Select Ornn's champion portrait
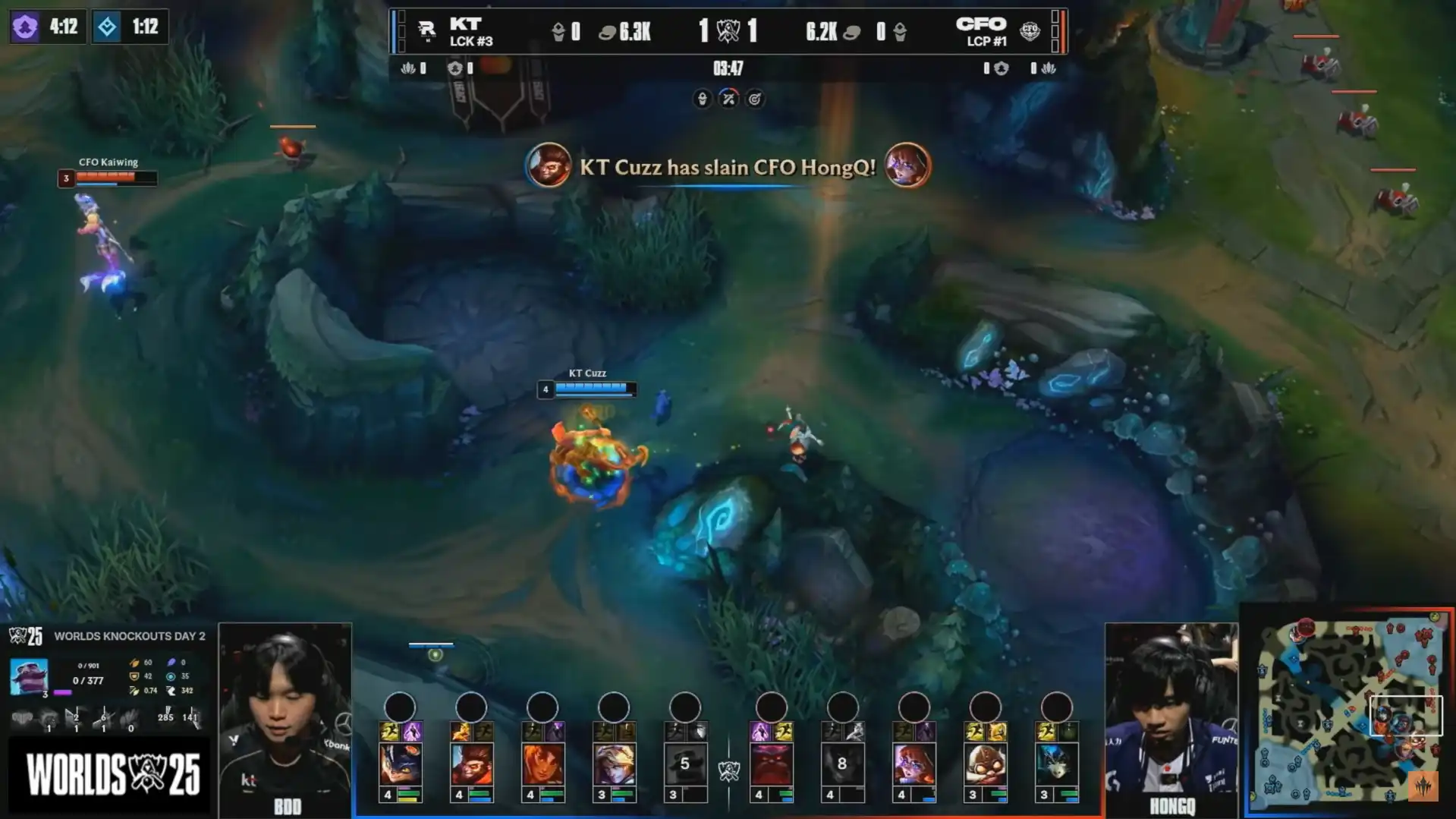Viewport: 1456px width, 819px height. point(772,763)
